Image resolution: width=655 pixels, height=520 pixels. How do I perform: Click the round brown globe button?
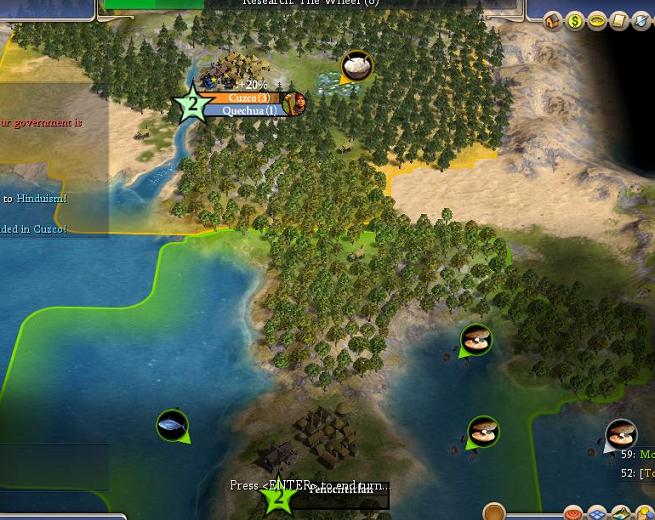point(494,513)
